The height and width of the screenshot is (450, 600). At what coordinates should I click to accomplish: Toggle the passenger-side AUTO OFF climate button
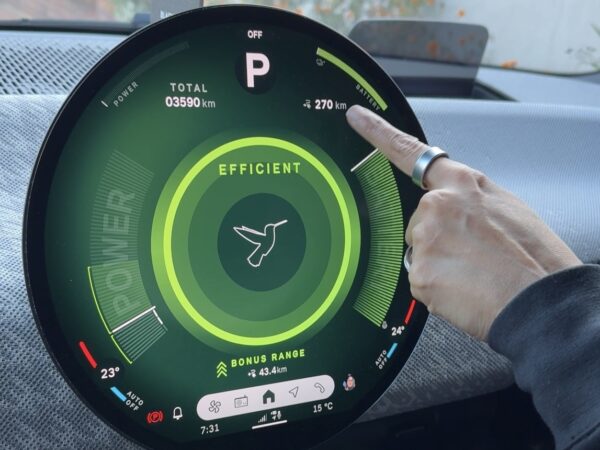pos(384,356)
